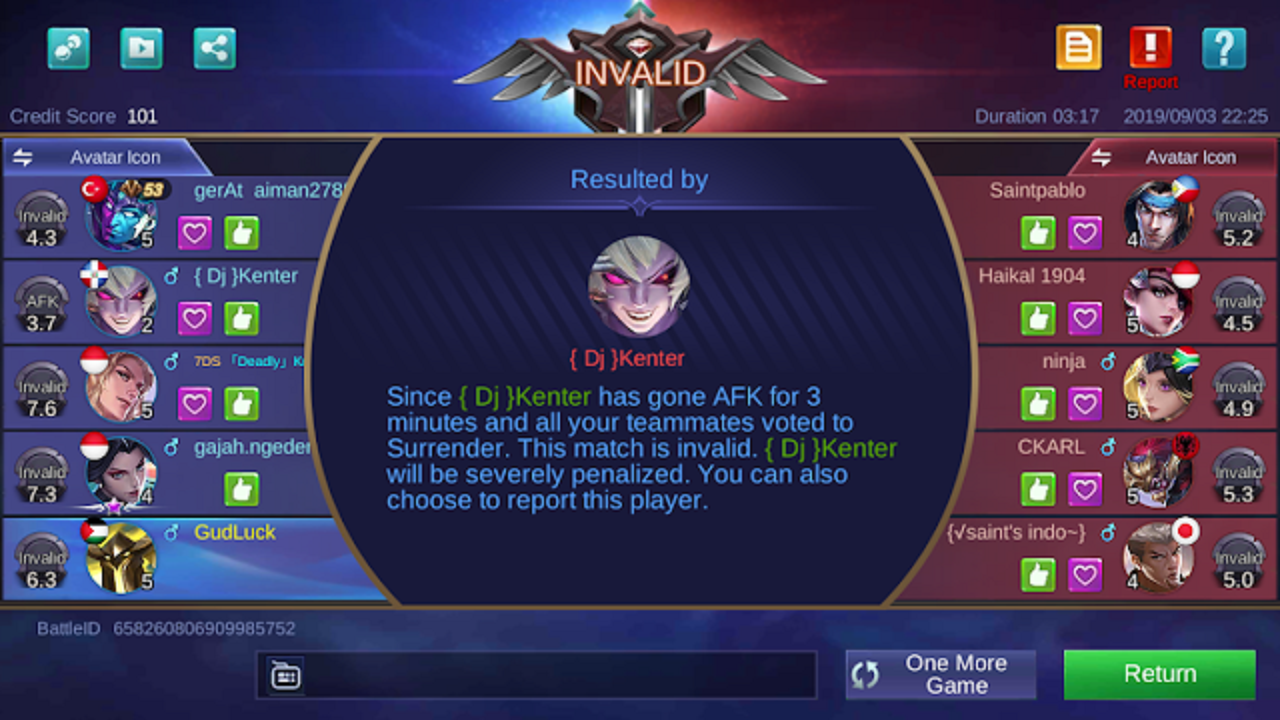Screen dimensions: 1280x720
Task: Click the swap arrows beside the left Avatar Icon header
Action: (22, 157)
